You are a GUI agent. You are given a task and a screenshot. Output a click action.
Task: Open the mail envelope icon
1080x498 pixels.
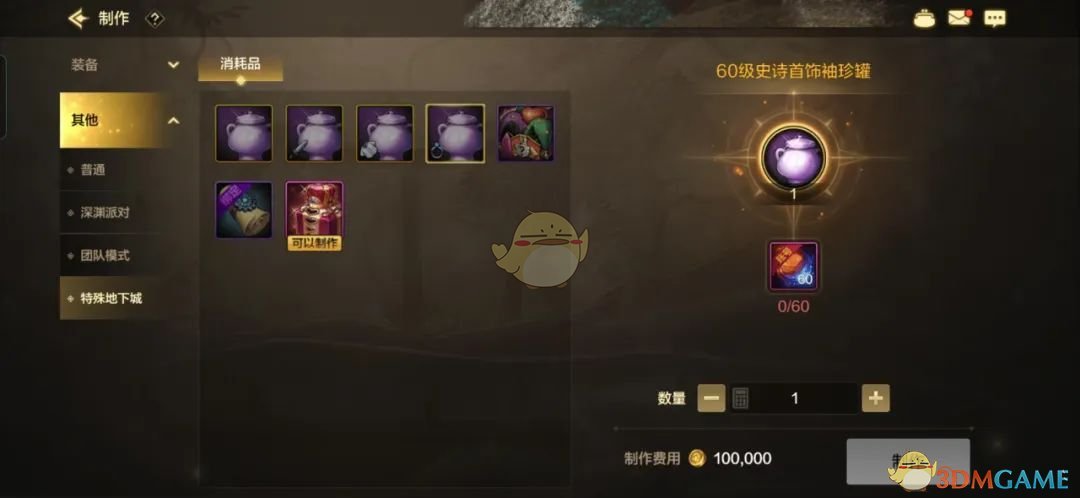[x=959, y=17]
